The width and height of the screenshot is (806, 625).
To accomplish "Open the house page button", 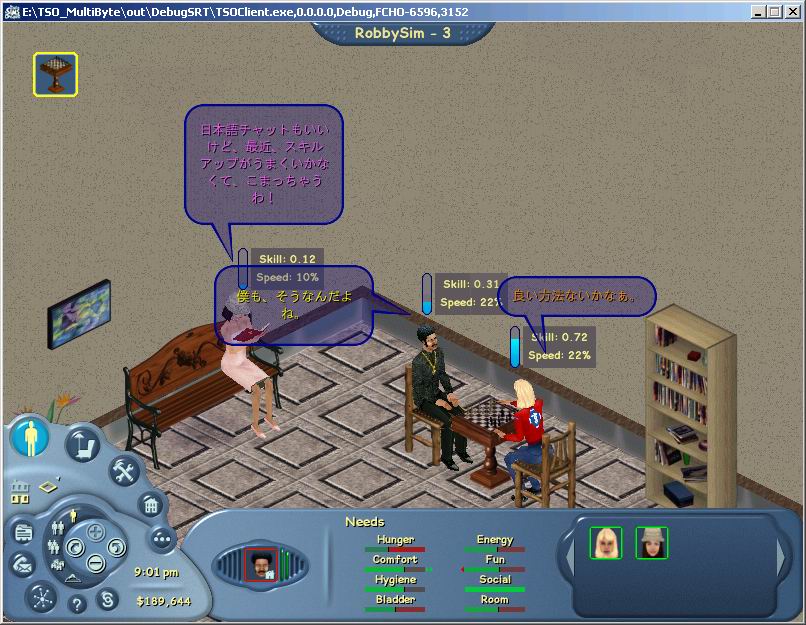I will click(x=149, y=504).
